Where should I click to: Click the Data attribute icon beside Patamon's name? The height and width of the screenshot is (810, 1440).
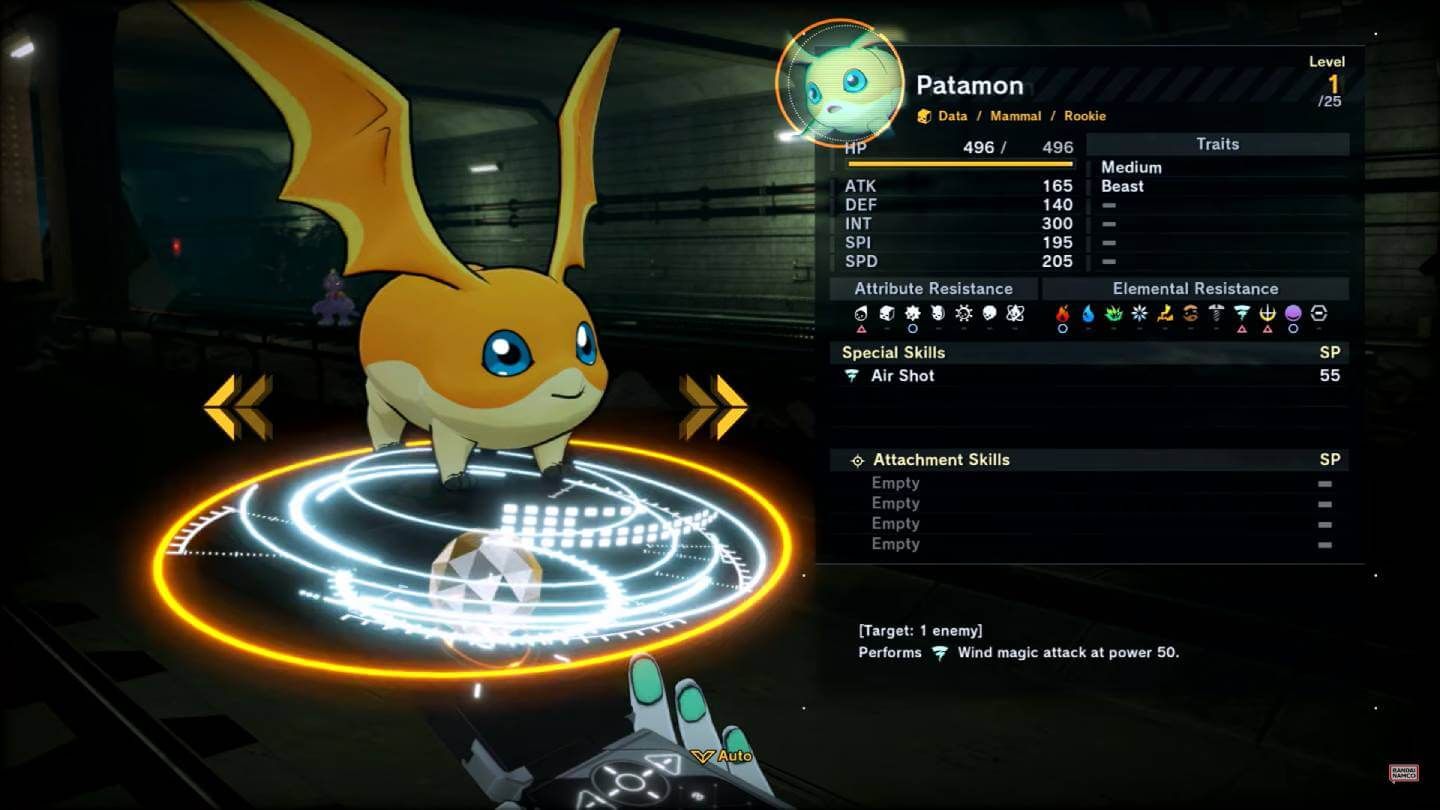tap(926, 115)
